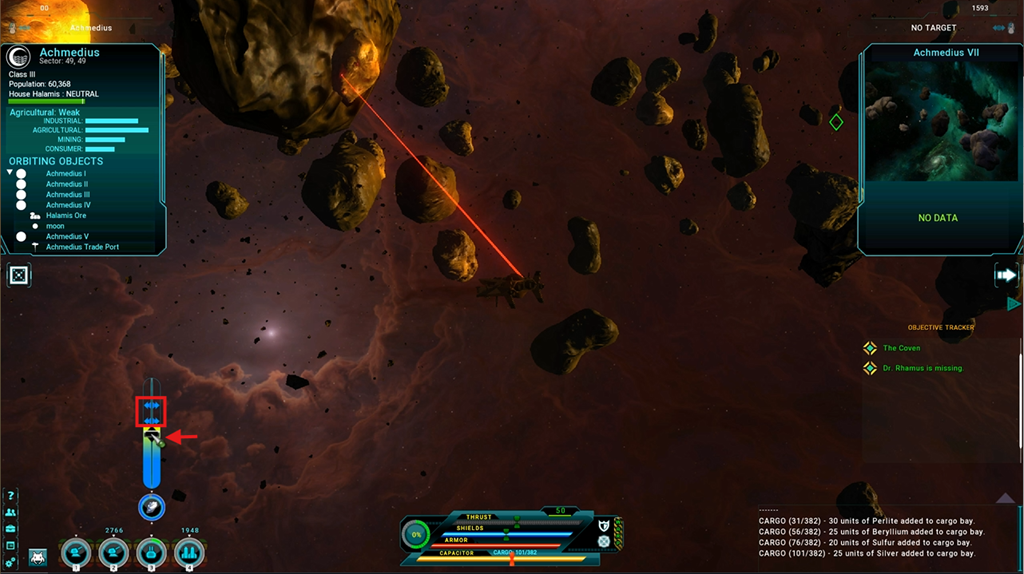Screen dimensions: 1024x574
Task: Toggle the shield icon beside status bars
Action: (604, 525)
